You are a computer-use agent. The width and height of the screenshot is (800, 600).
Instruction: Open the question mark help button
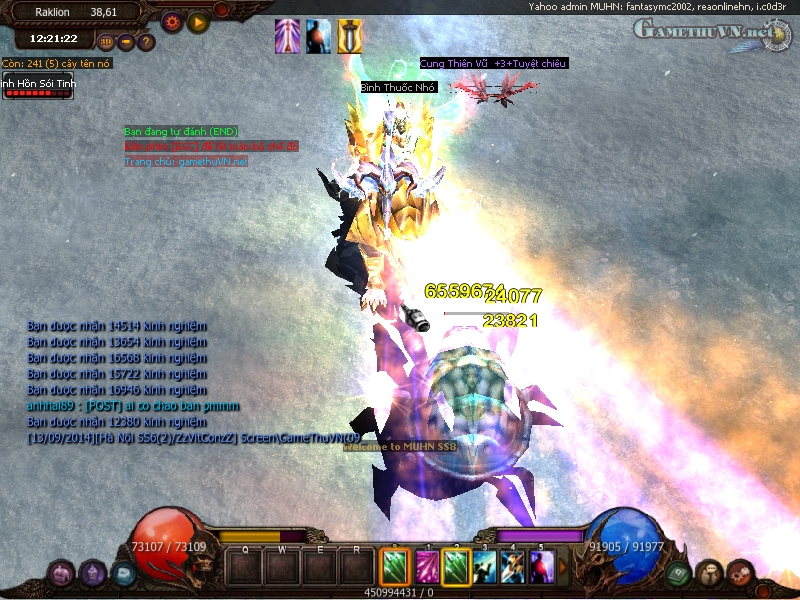coord(147,42)
